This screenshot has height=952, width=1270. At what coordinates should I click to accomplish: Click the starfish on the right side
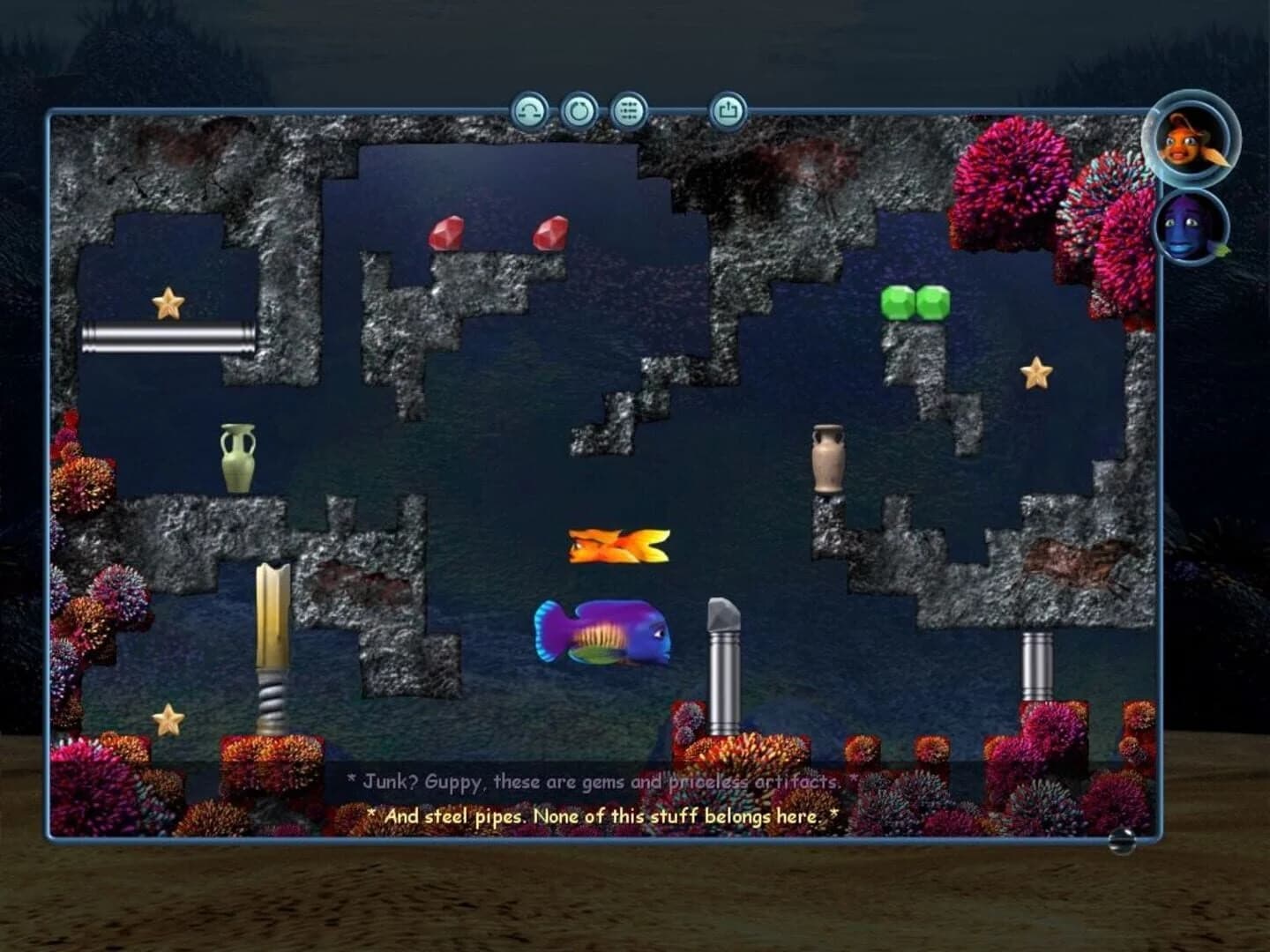1037,374
